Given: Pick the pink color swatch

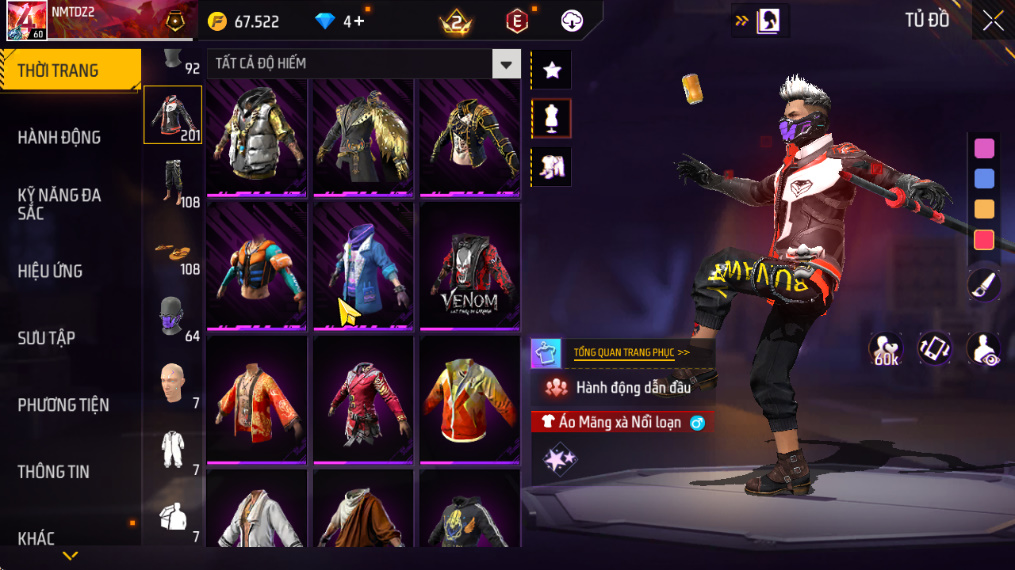Looking at the screenshot, I should coord(984,148).
